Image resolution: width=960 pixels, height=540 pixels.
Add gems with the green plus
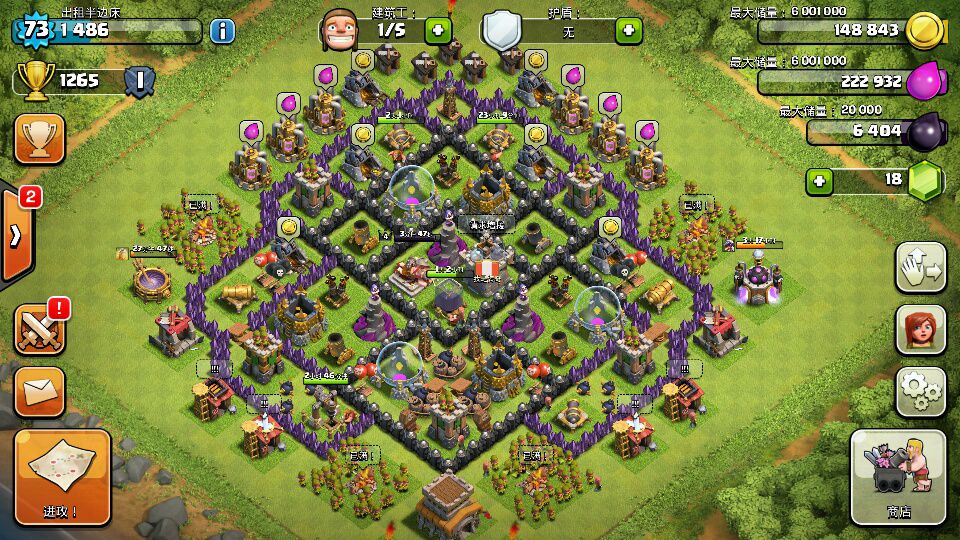pos(821,181)
